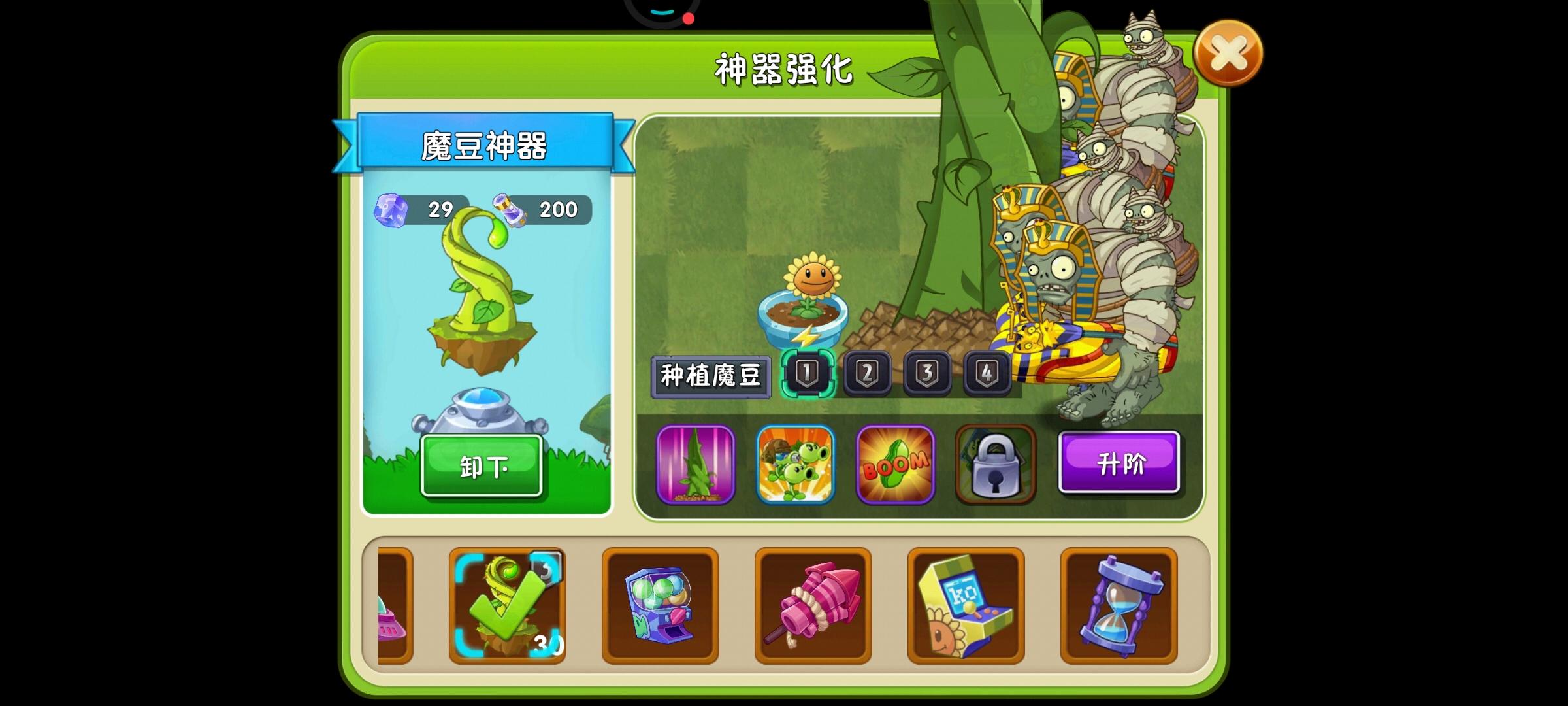Select the peashooter squad skill icon
Image resolution: width=1568 pixels, height=706 pixels.
pyautogui.click(x=794, y=465)
